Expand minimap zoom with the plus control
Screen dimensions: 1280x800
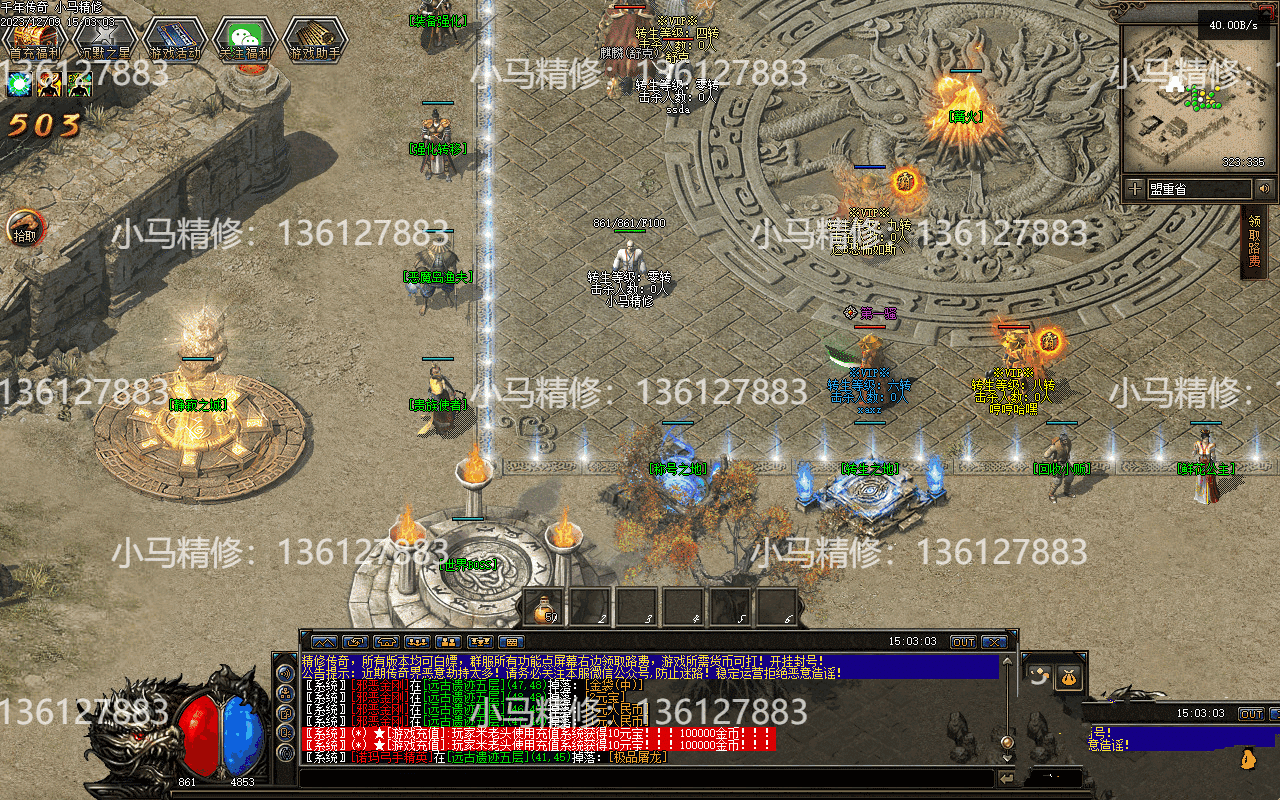[1138, 188]
